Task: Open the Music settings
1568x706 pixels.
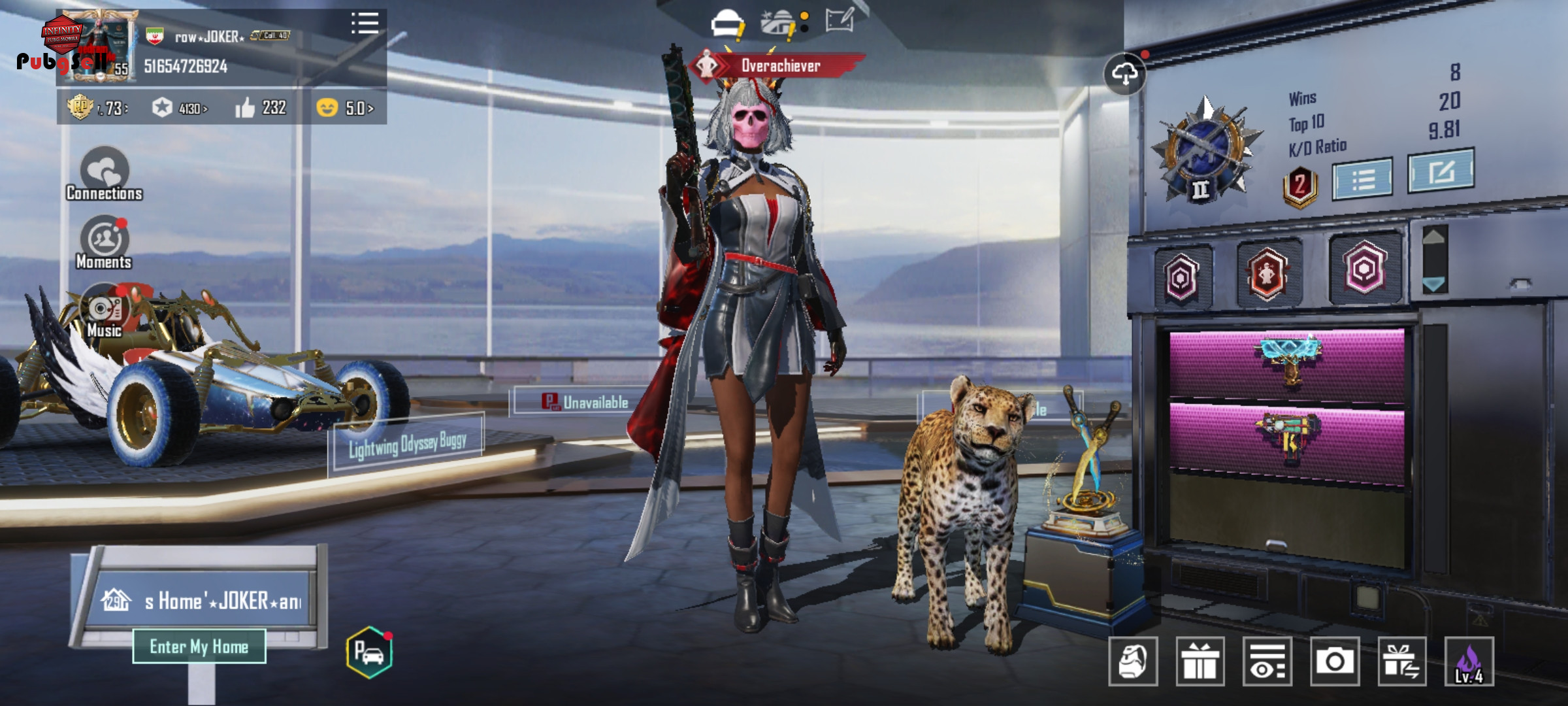Action: coord(105,311)
